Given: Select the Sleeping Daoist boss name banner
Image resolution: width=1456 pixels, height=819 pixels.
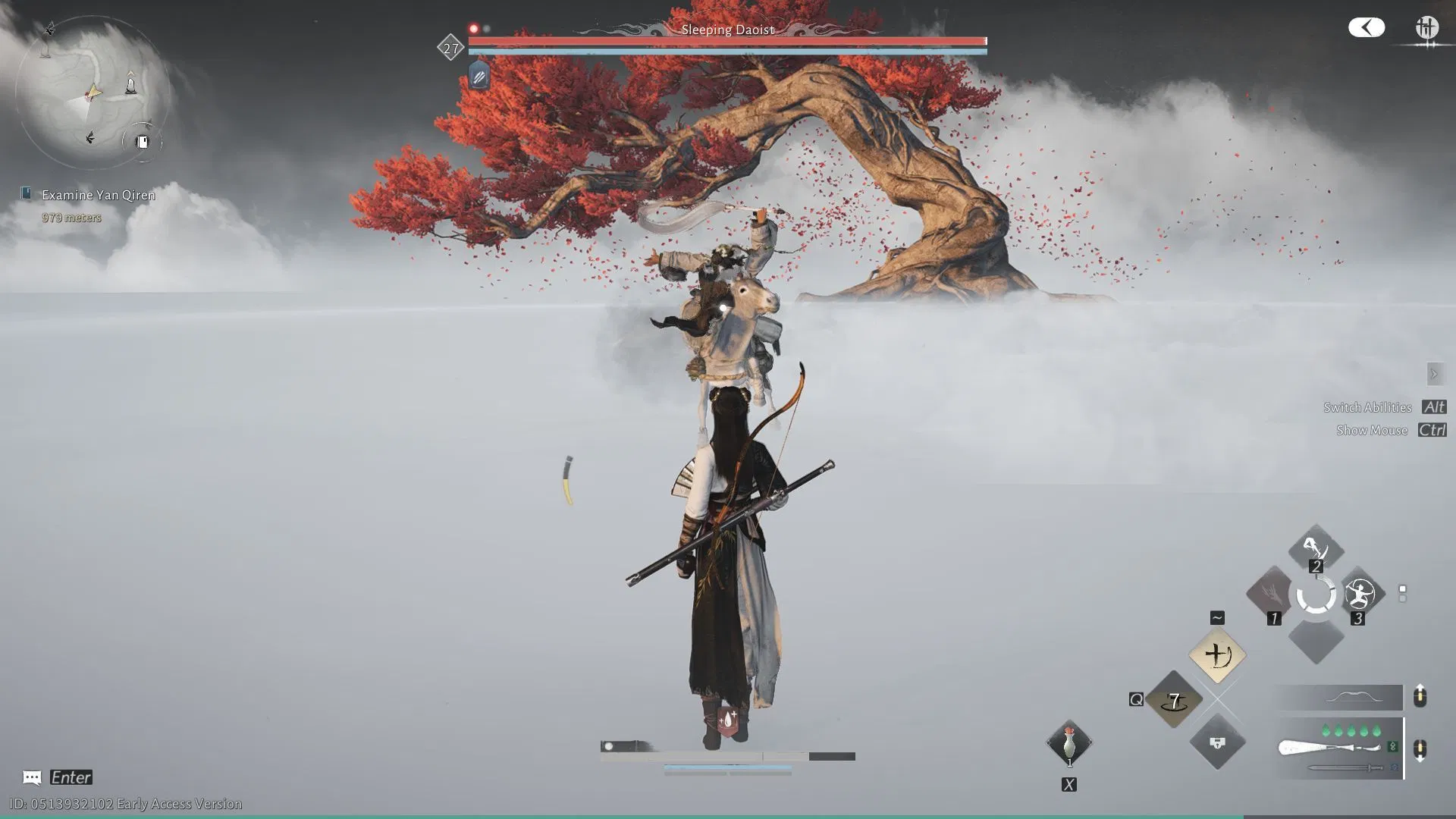Looking at the screenshot, I should 726,30.
